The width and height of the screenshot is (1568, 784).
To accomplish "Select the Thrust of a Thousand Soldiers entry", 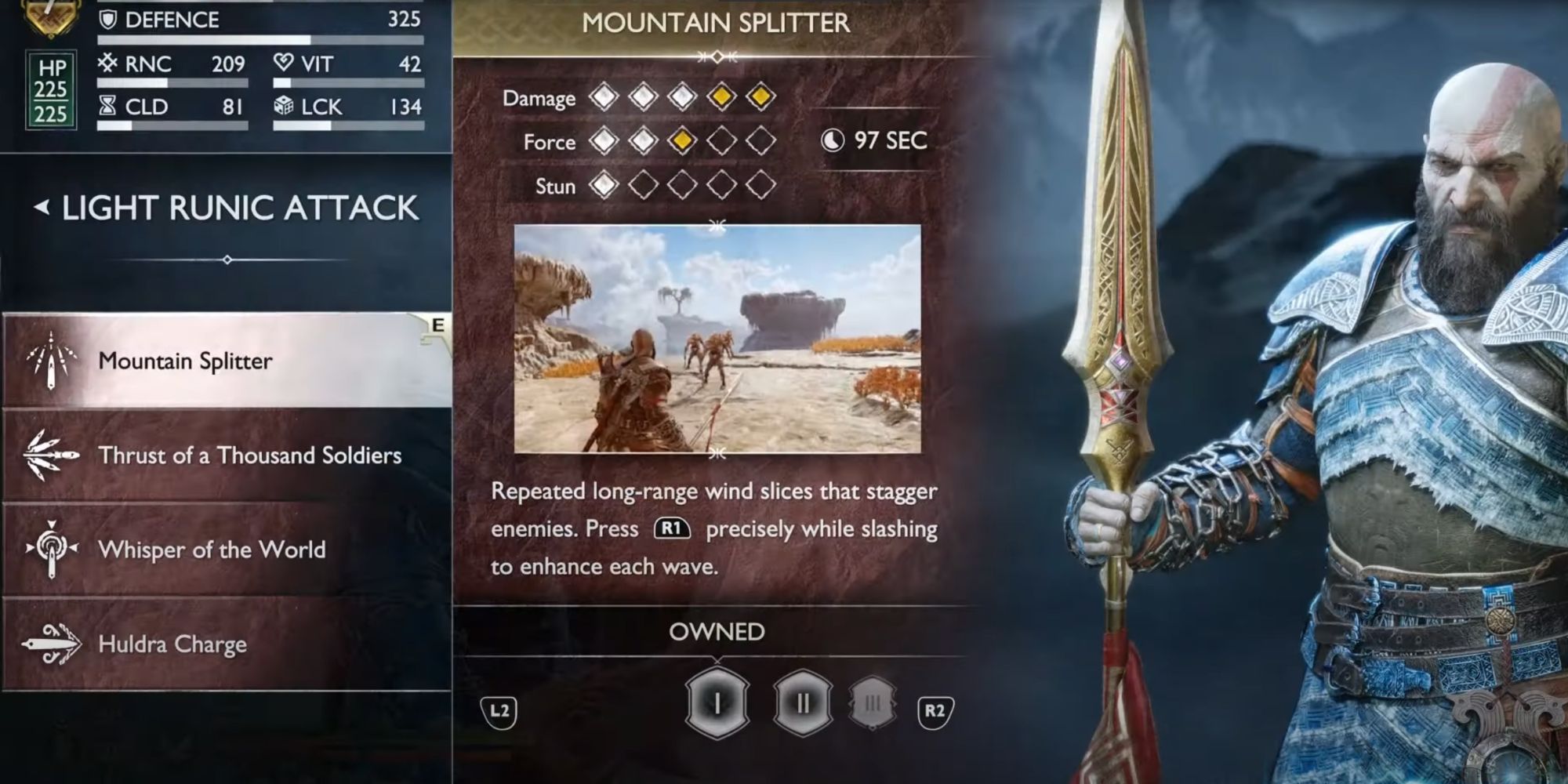I will point(251,456).
